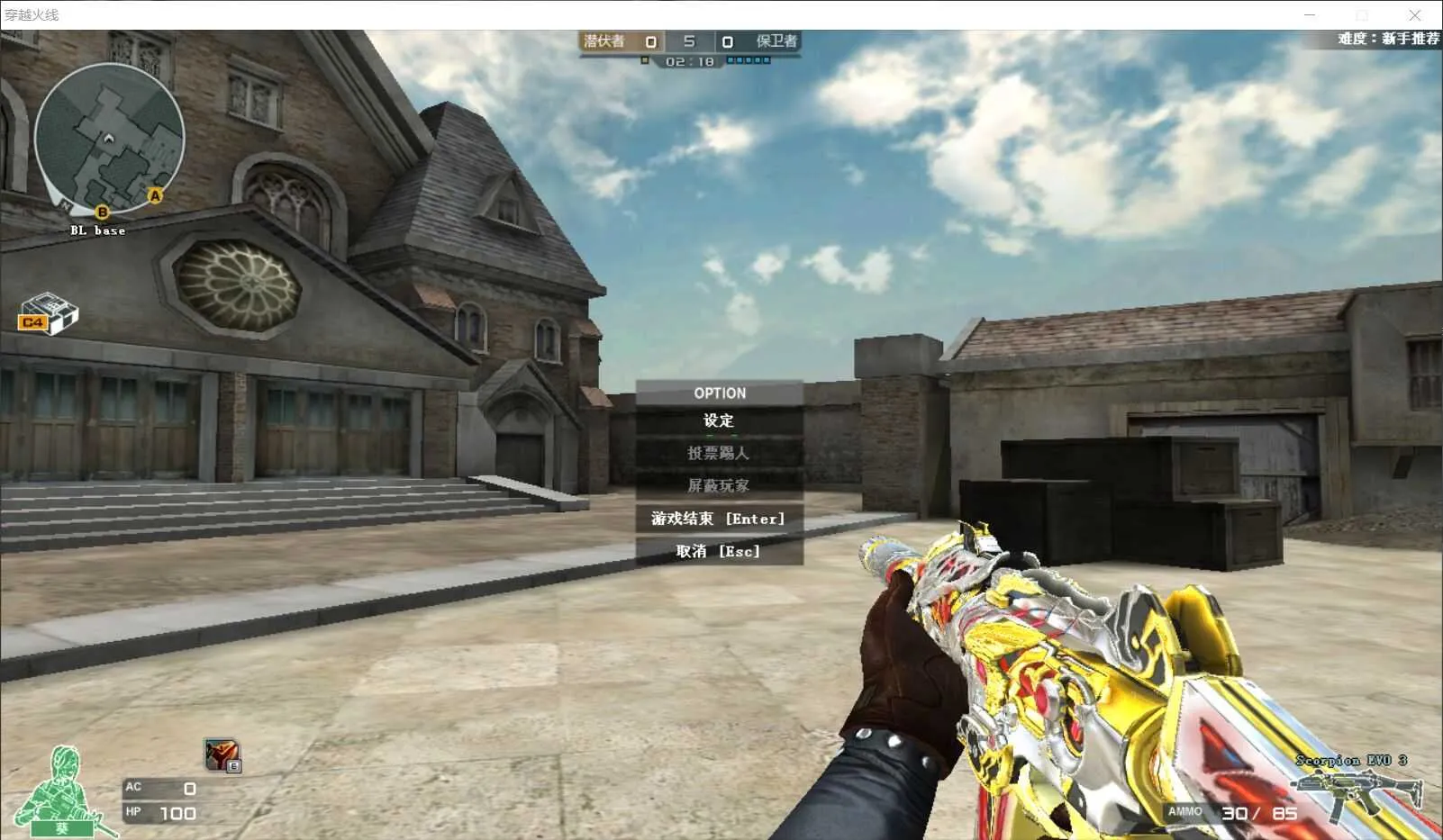Screen dimensions: 1443x840
Task: Cancel the option menu with 取消 [Esc]
Action: (719, 551)
